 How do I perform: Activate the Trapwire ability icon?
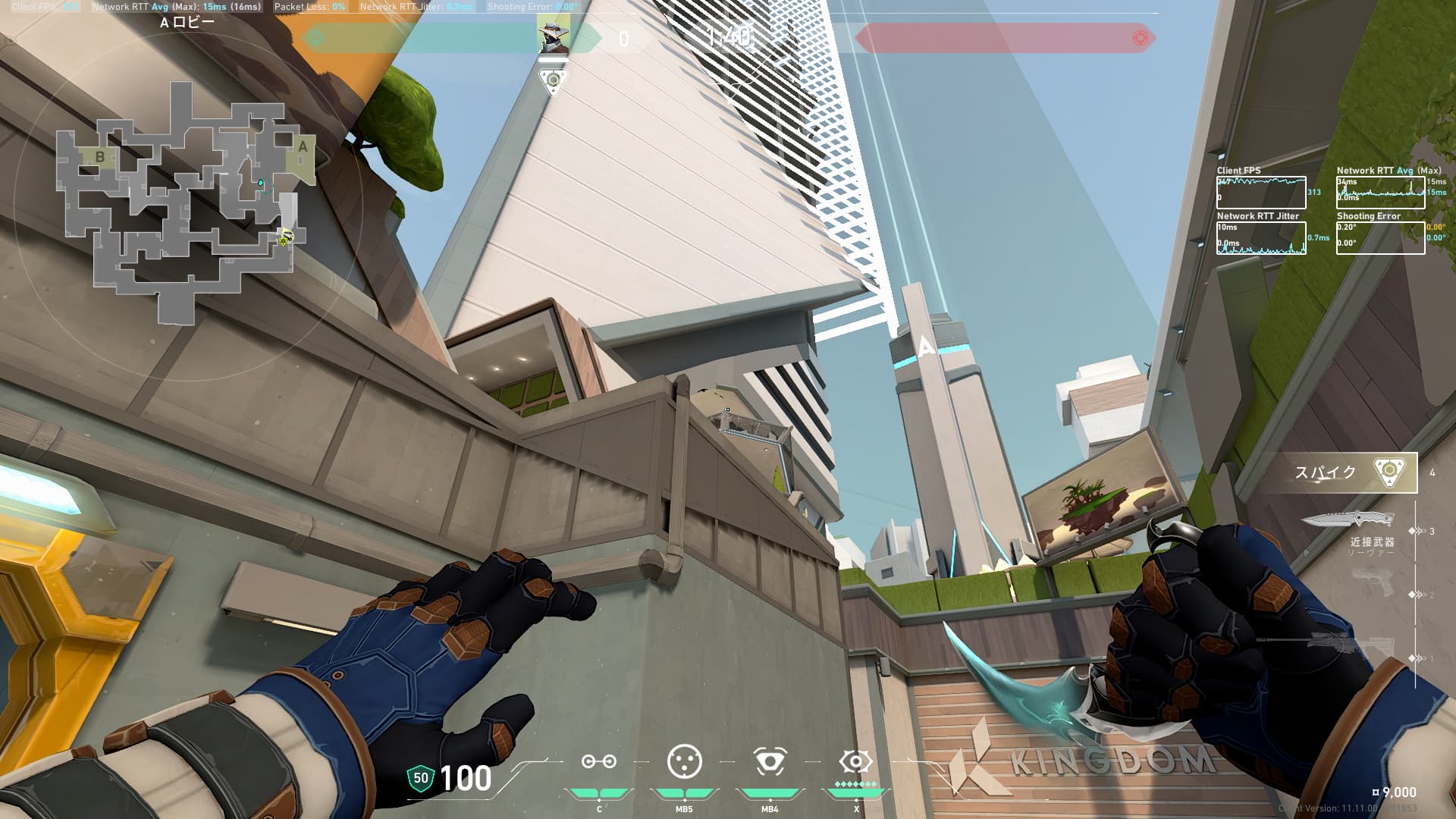tap(598, 761)
